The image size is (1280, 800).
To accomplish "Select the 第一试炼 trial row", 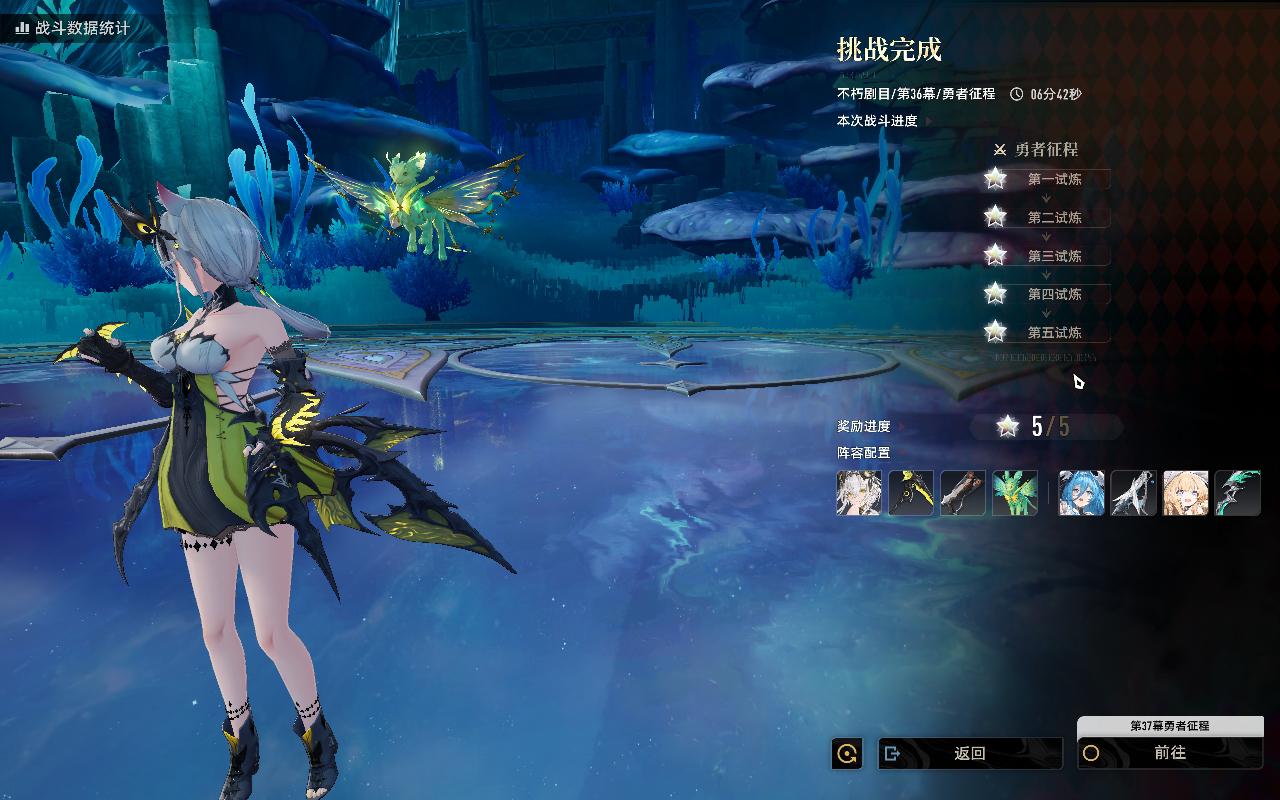I will coord(1054,179).
